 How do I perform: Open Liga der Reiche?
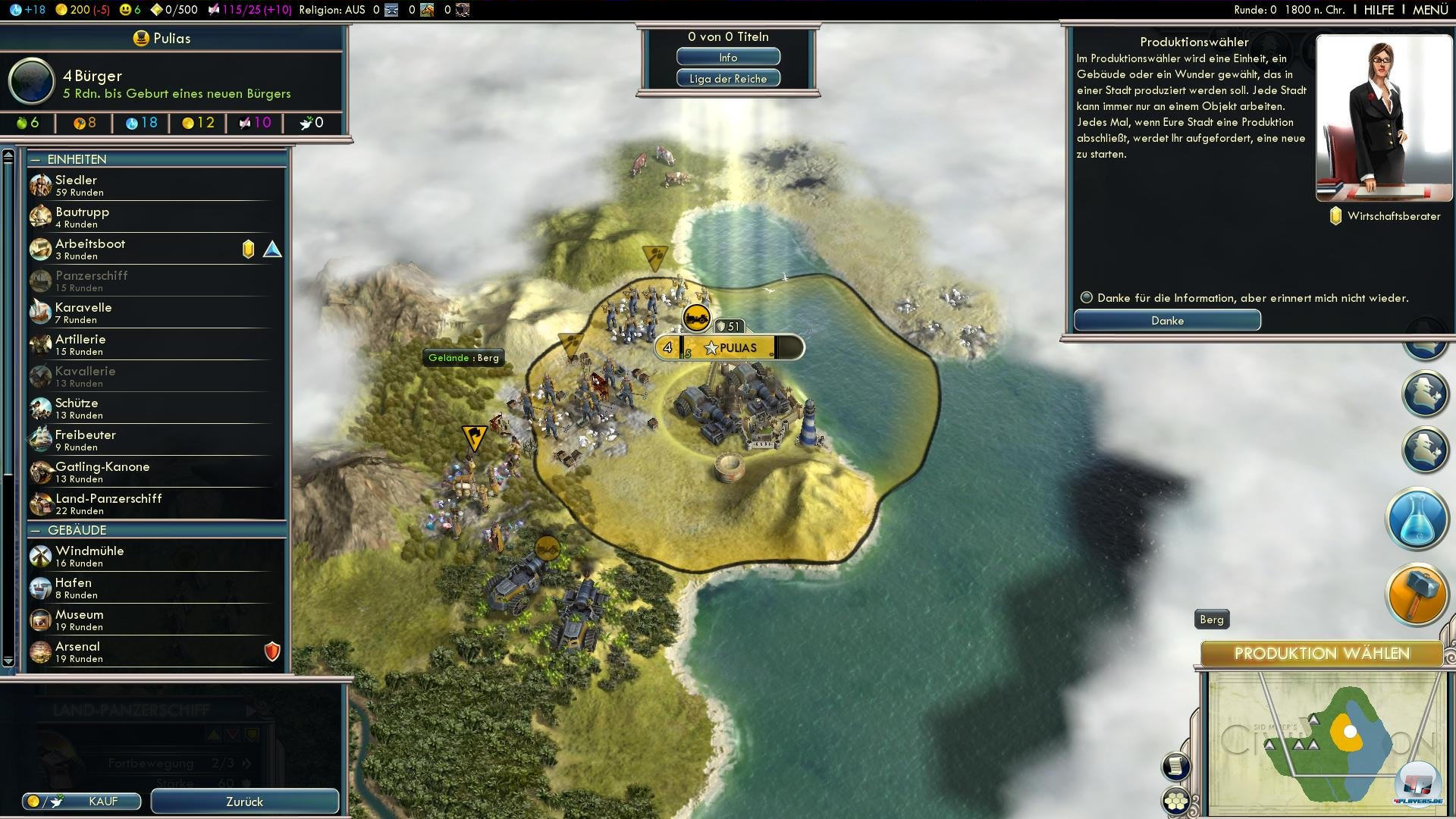tap(728, 79)
